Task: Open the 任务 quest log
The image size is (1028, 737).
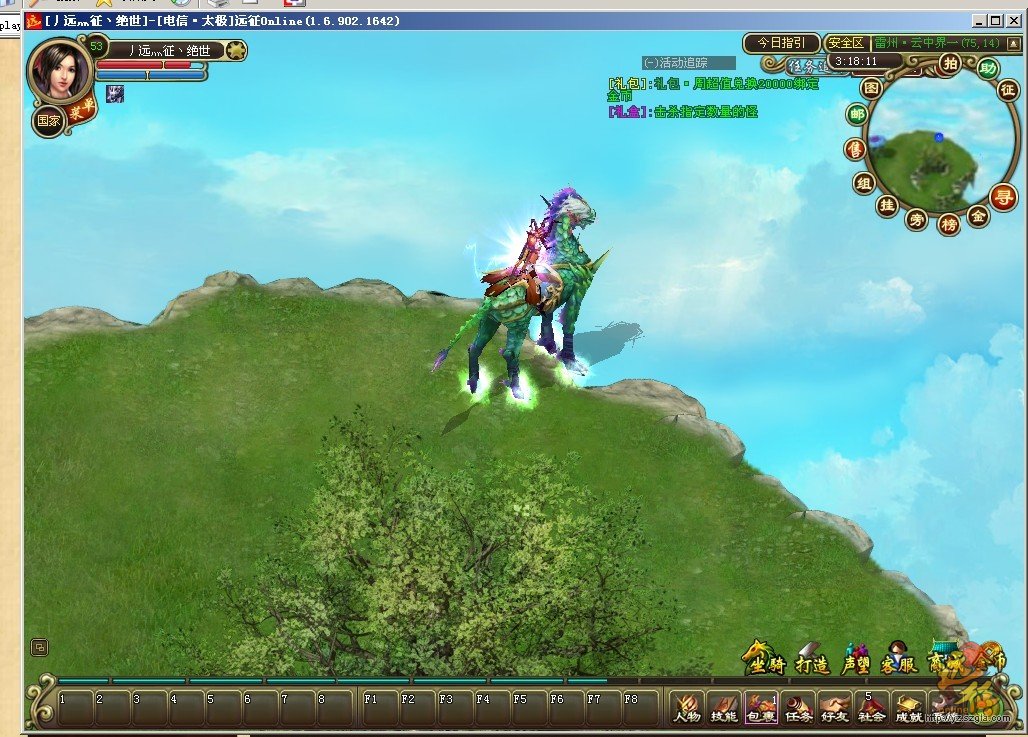Action: pos(798,708)
